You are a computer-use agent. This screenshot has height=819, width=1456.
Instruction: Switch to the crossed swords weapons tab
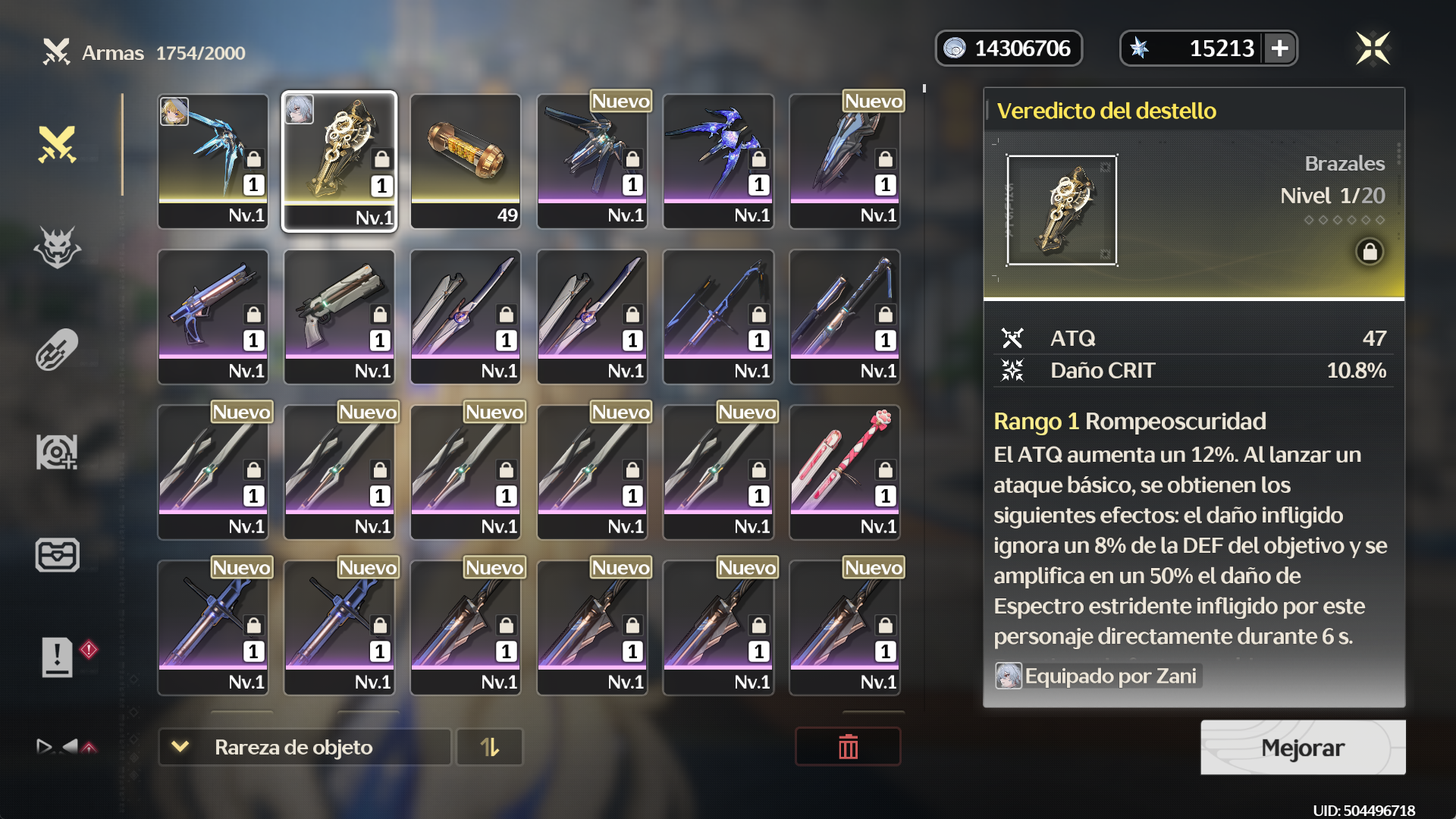click(x=58, y=144)
